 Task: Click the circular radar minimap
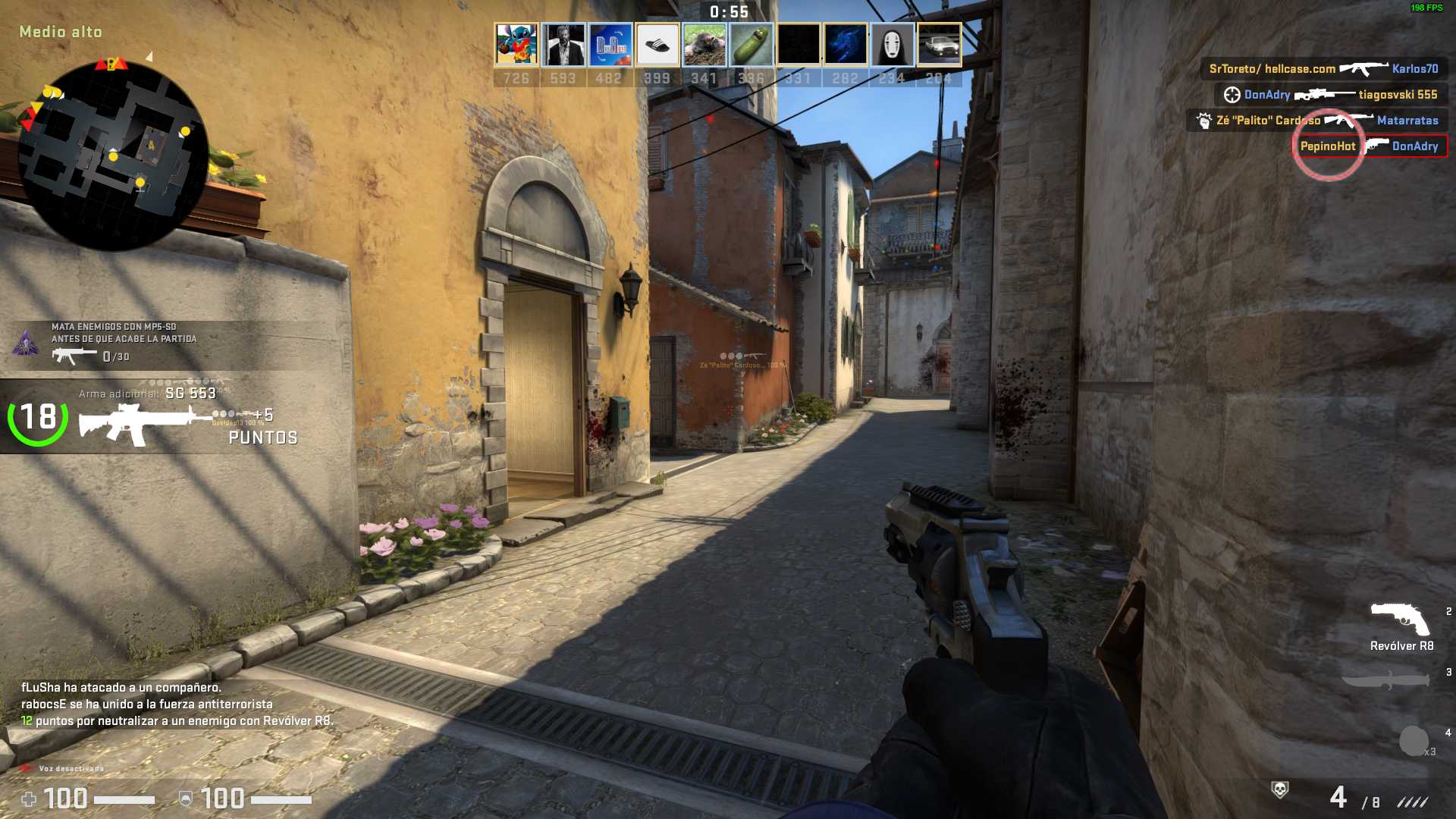coord(113,155)
